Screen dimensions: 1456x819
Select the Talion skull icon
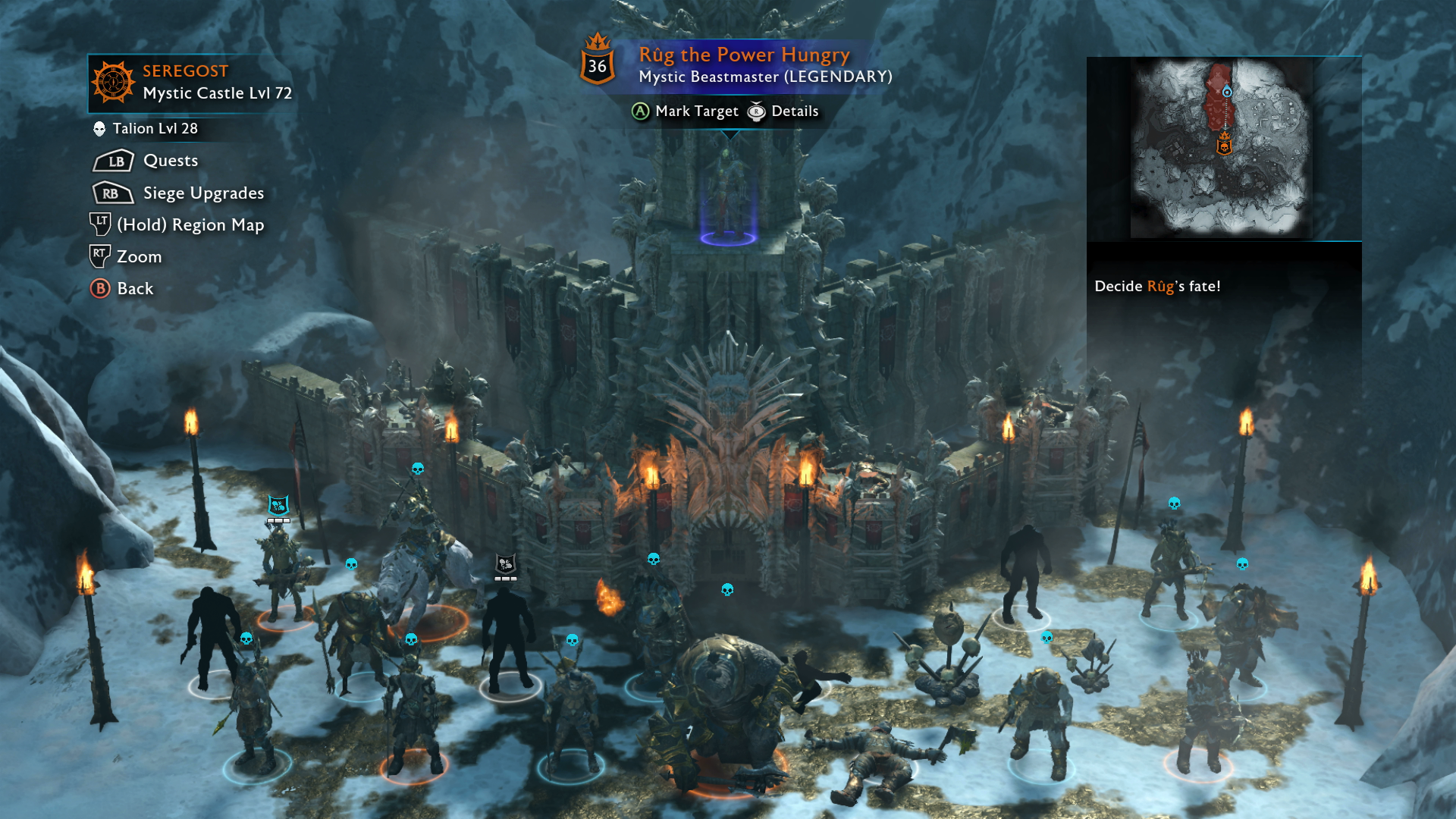click(99, 128)
